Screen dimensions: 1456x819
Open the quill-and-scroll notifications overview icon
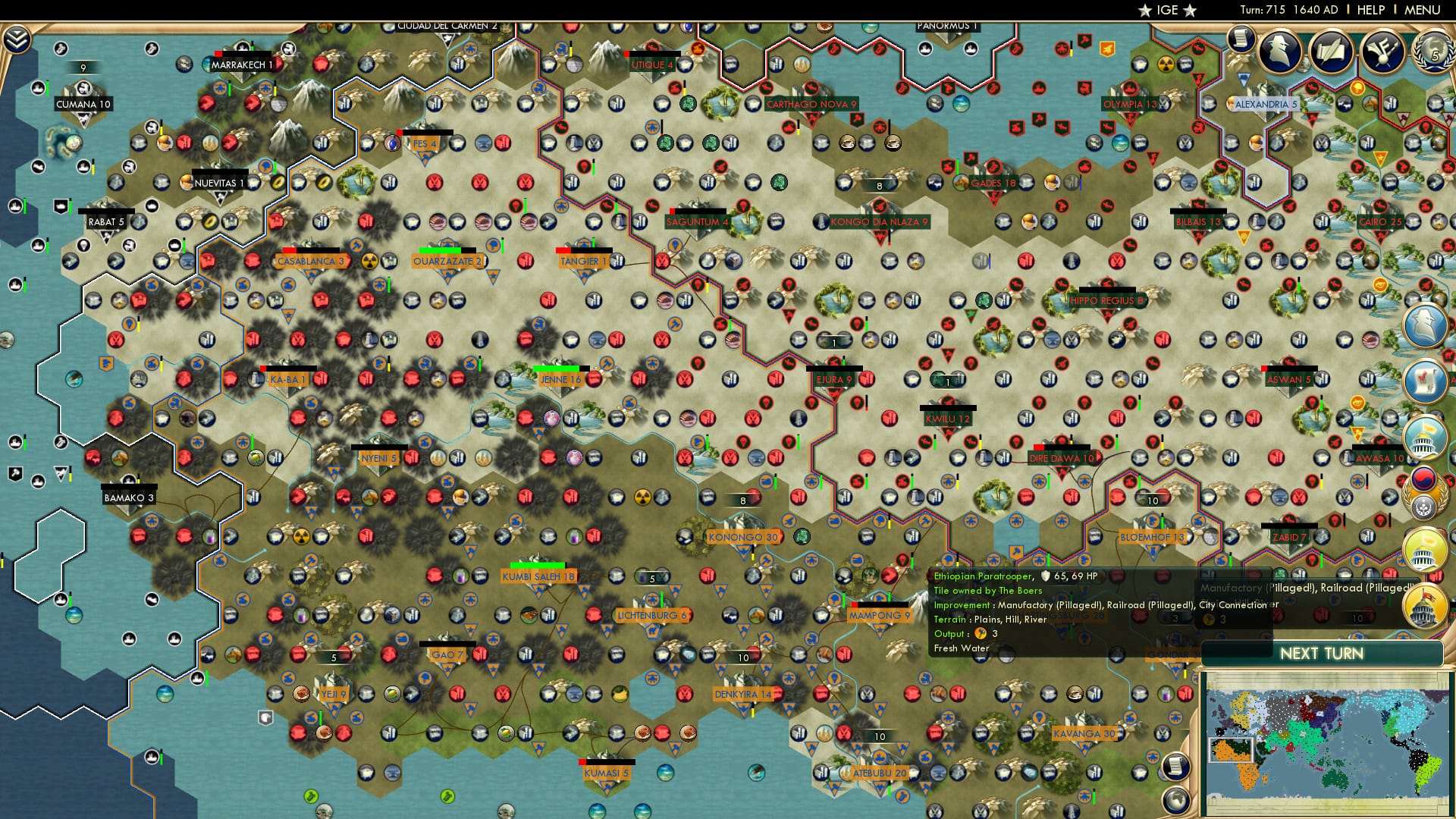pyautogui.click(x=1331, y=53)
